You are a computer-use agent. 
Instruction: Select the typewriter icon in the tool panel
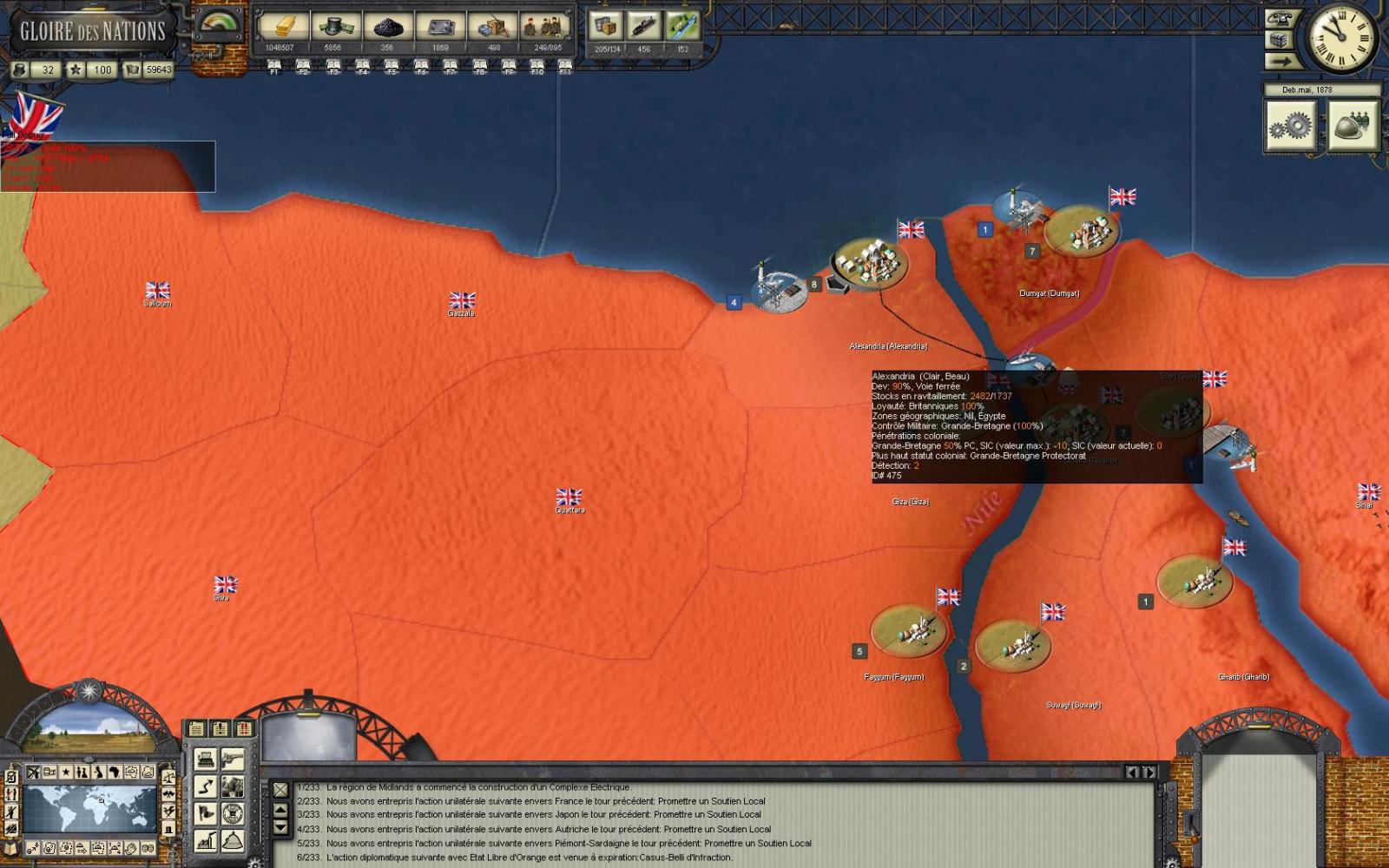click(x=206, y=759)
